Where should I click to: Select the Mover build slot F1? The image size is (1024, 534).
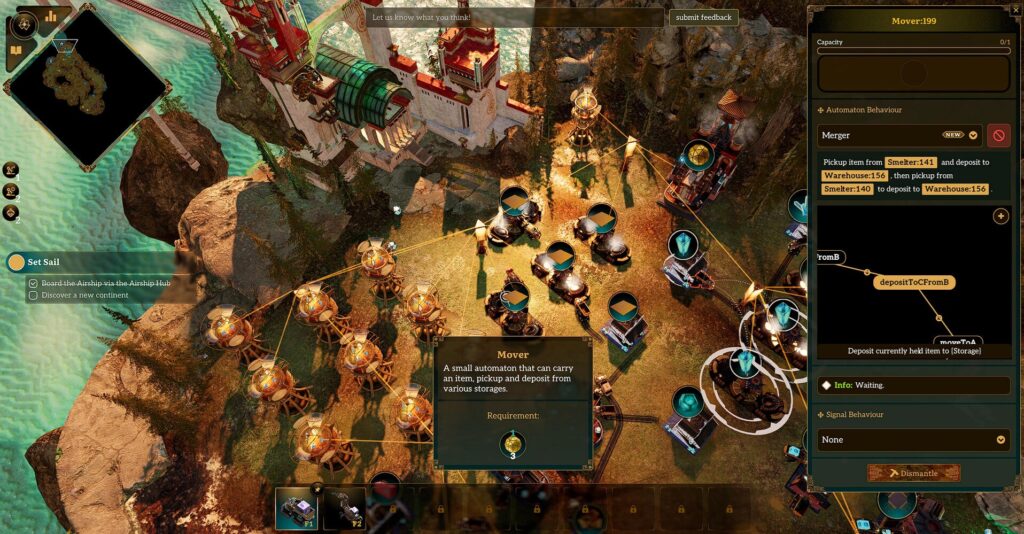[296, 508]
